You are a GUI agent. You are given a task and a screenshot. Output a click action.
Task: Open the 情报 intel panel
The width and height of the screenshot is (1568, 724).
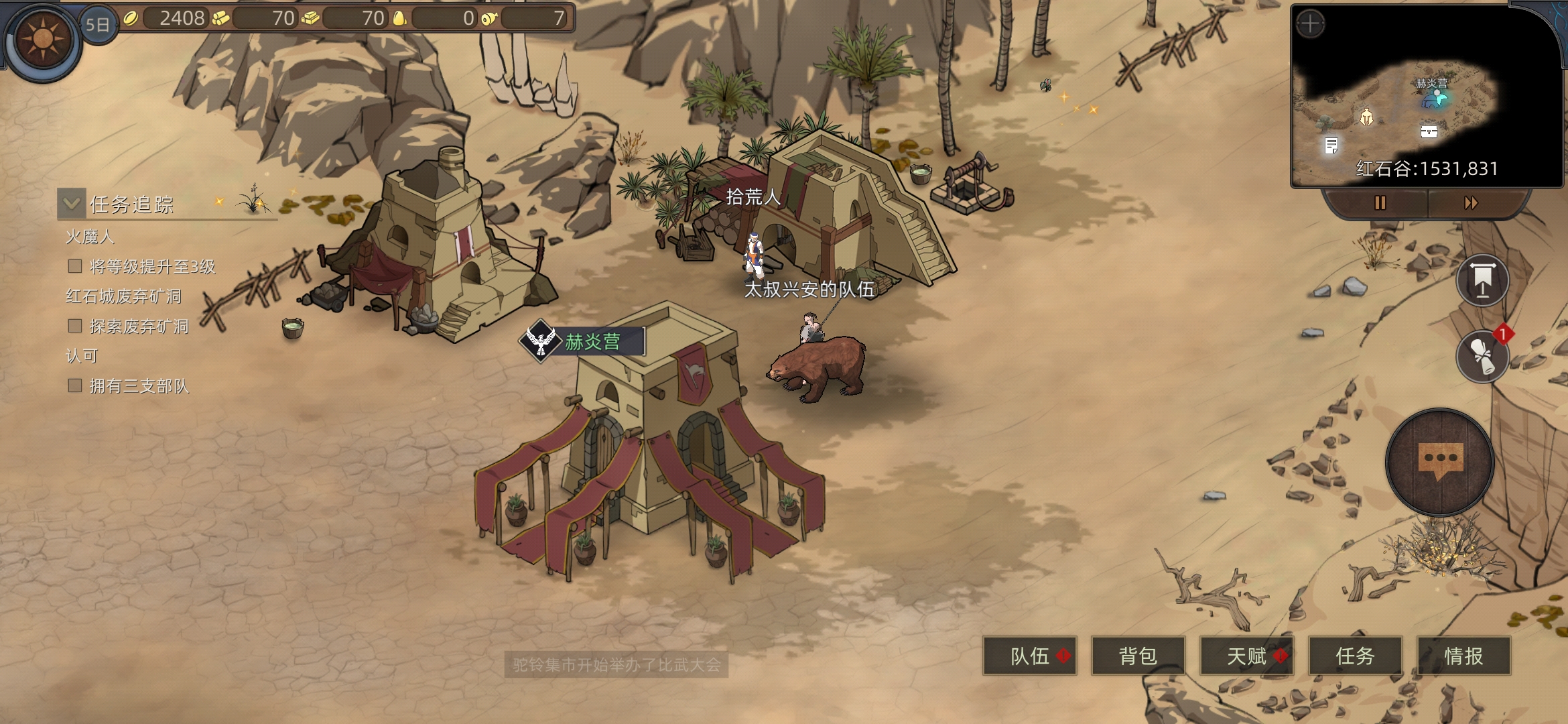pyautogui.click(x=1463, y=656)
